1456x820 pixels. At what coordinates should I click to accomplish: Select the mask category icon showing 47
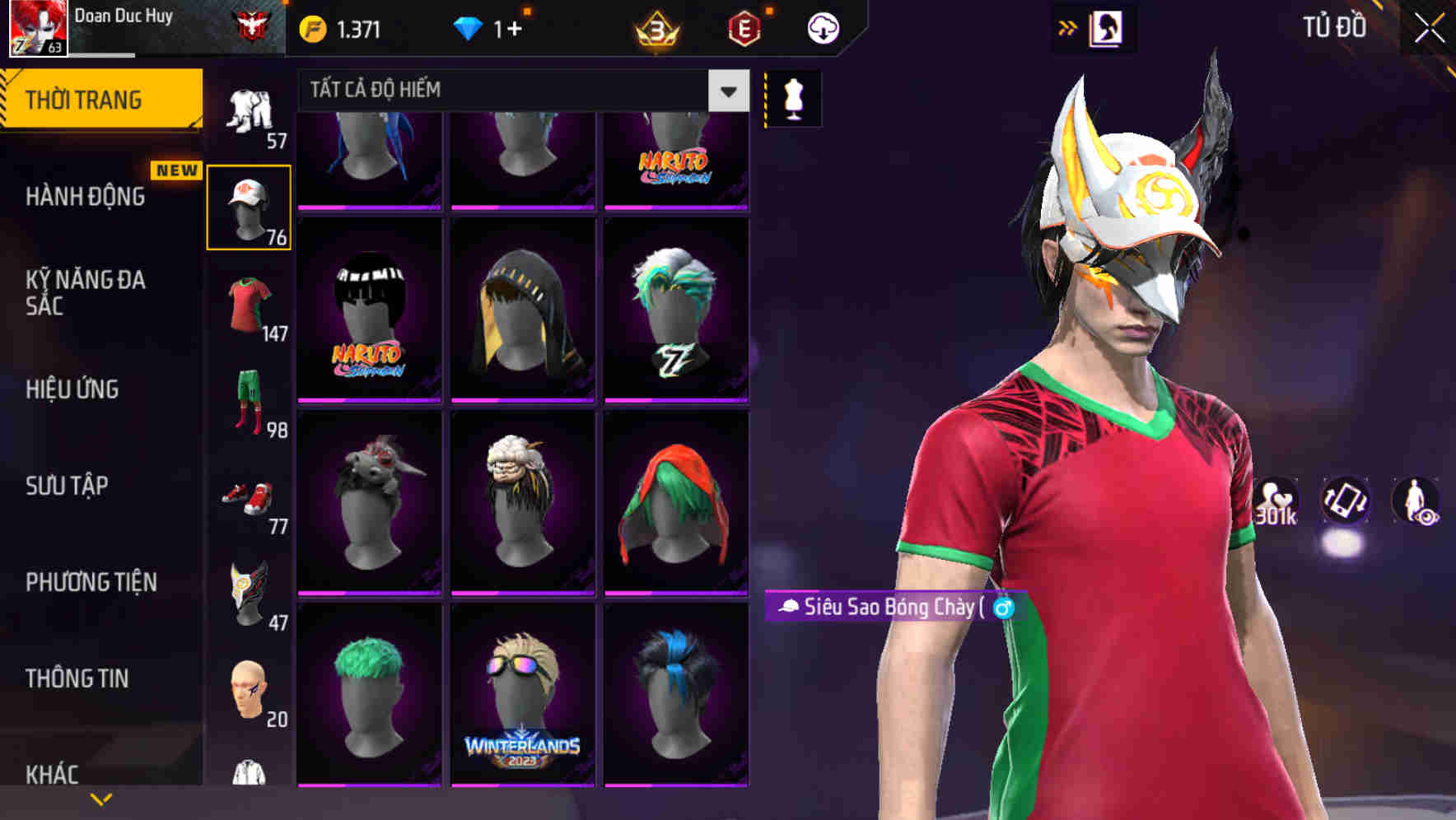pos(249,591)
